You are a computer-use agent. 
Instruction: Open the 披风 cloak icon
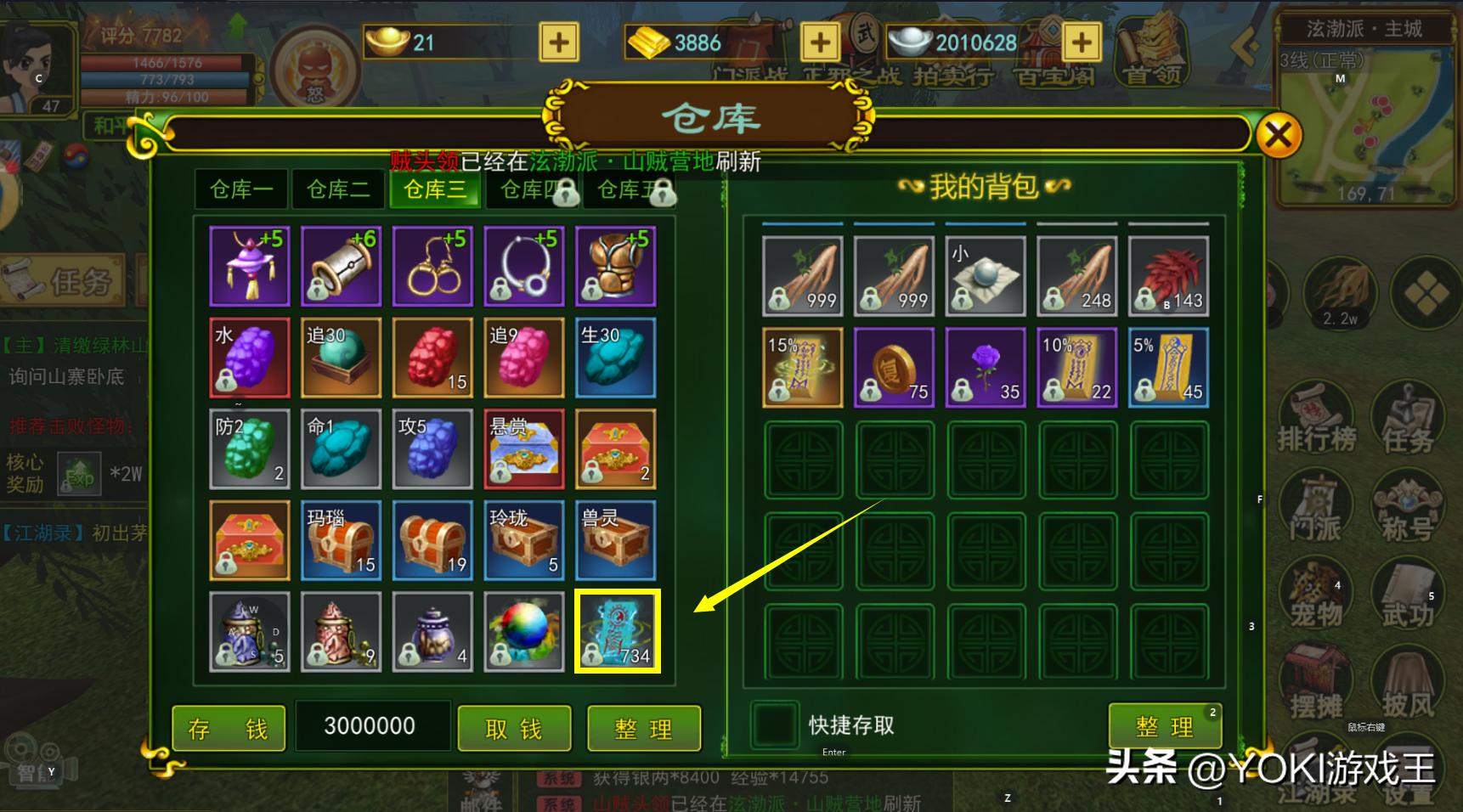pyautogui.click(x=1409, y=679)
